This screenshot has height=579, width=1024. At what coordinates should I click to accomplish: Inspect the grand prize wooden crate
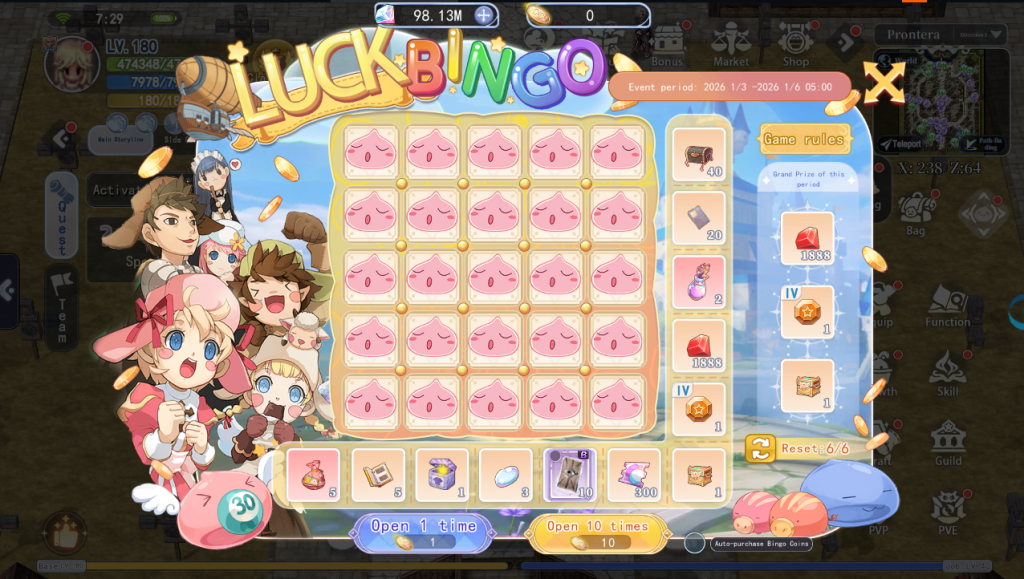click(x=807, y=385)
